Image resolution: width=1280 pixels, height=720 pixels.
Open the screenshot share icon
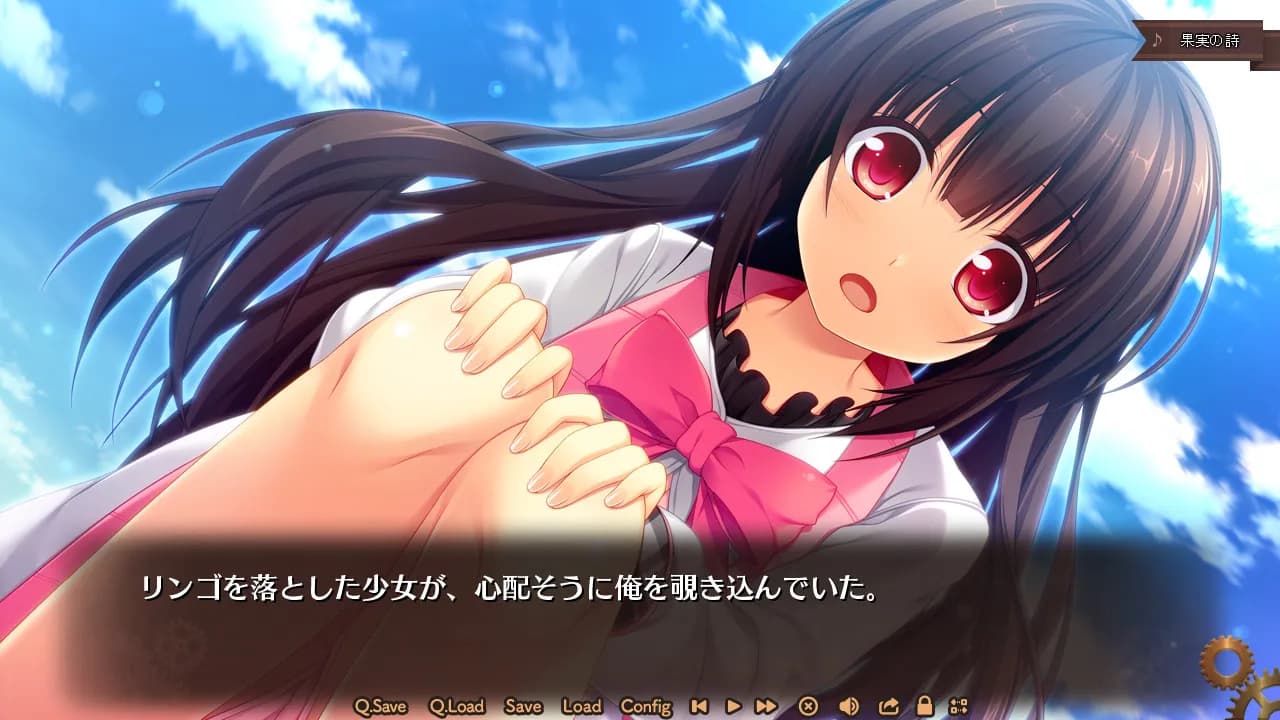[888, 706]
